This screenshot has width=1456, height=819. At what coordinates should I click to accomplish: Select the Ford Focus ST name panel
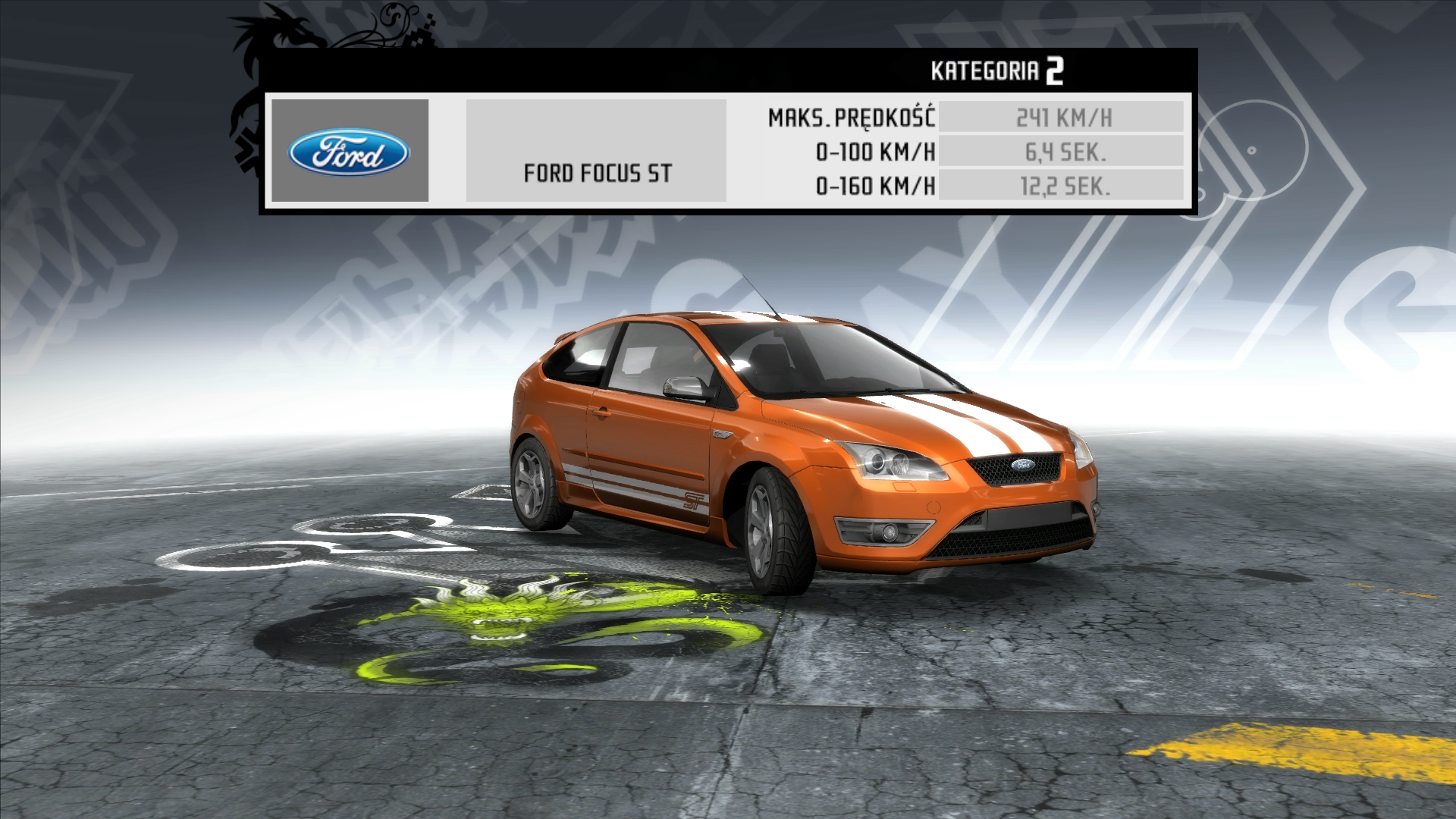[x=596, y=151]
